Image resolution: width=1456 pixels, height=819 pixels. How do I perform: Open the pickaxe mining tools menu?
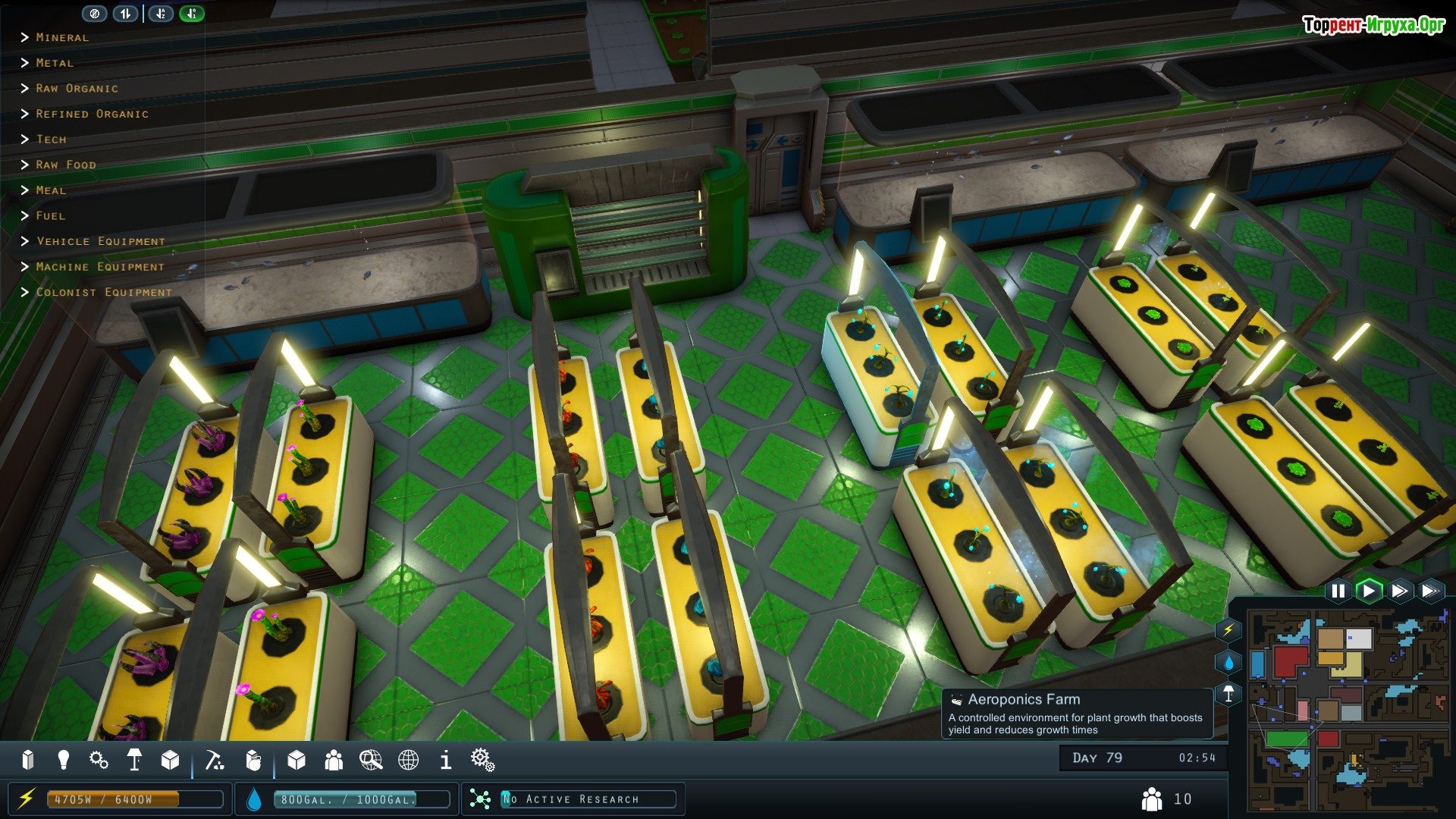coord(215,760)
